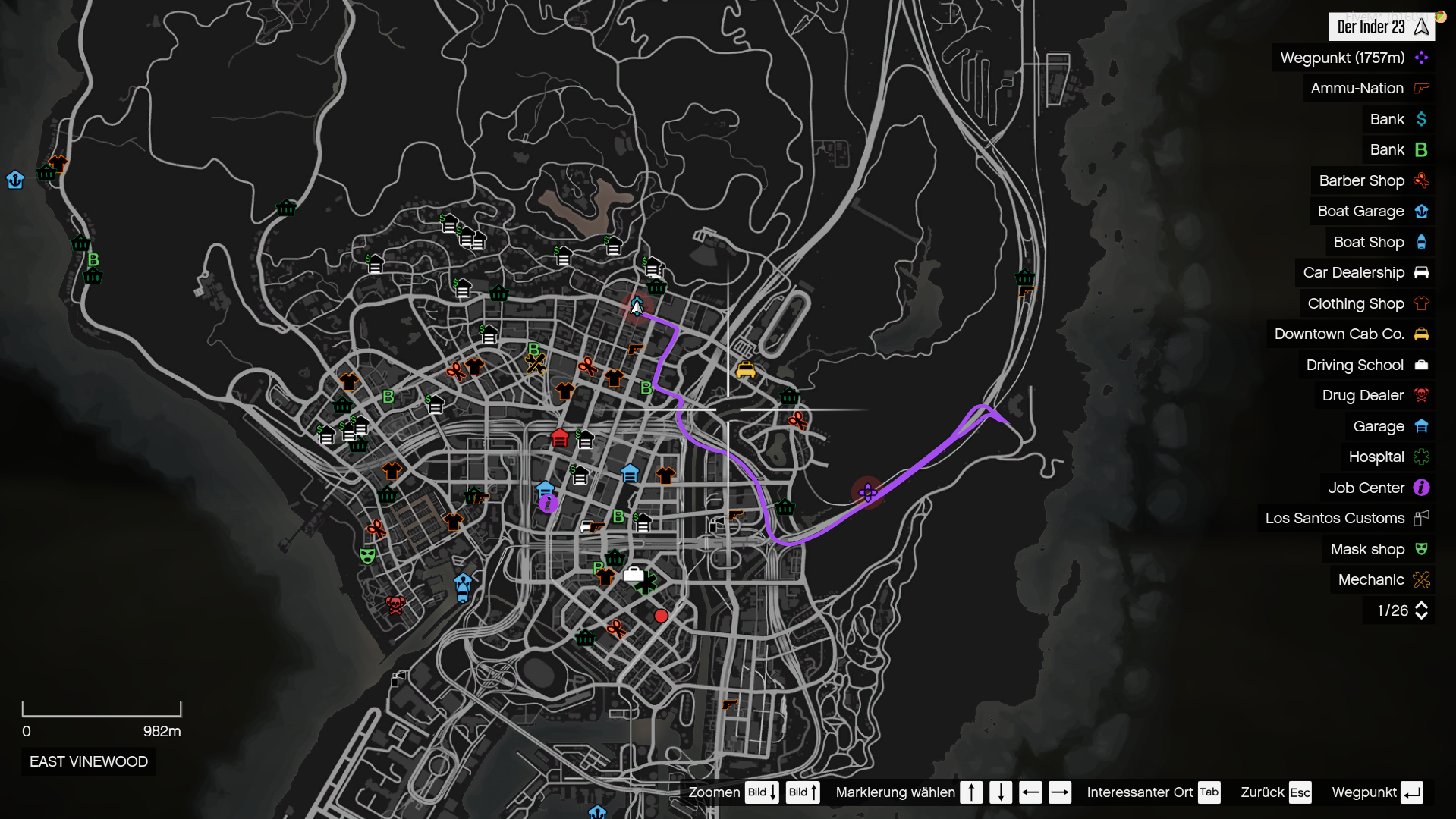Toggle the Driving School legend entry
The width and height of the screenshot is (1456, 819).
click(x=1421, y=365)
